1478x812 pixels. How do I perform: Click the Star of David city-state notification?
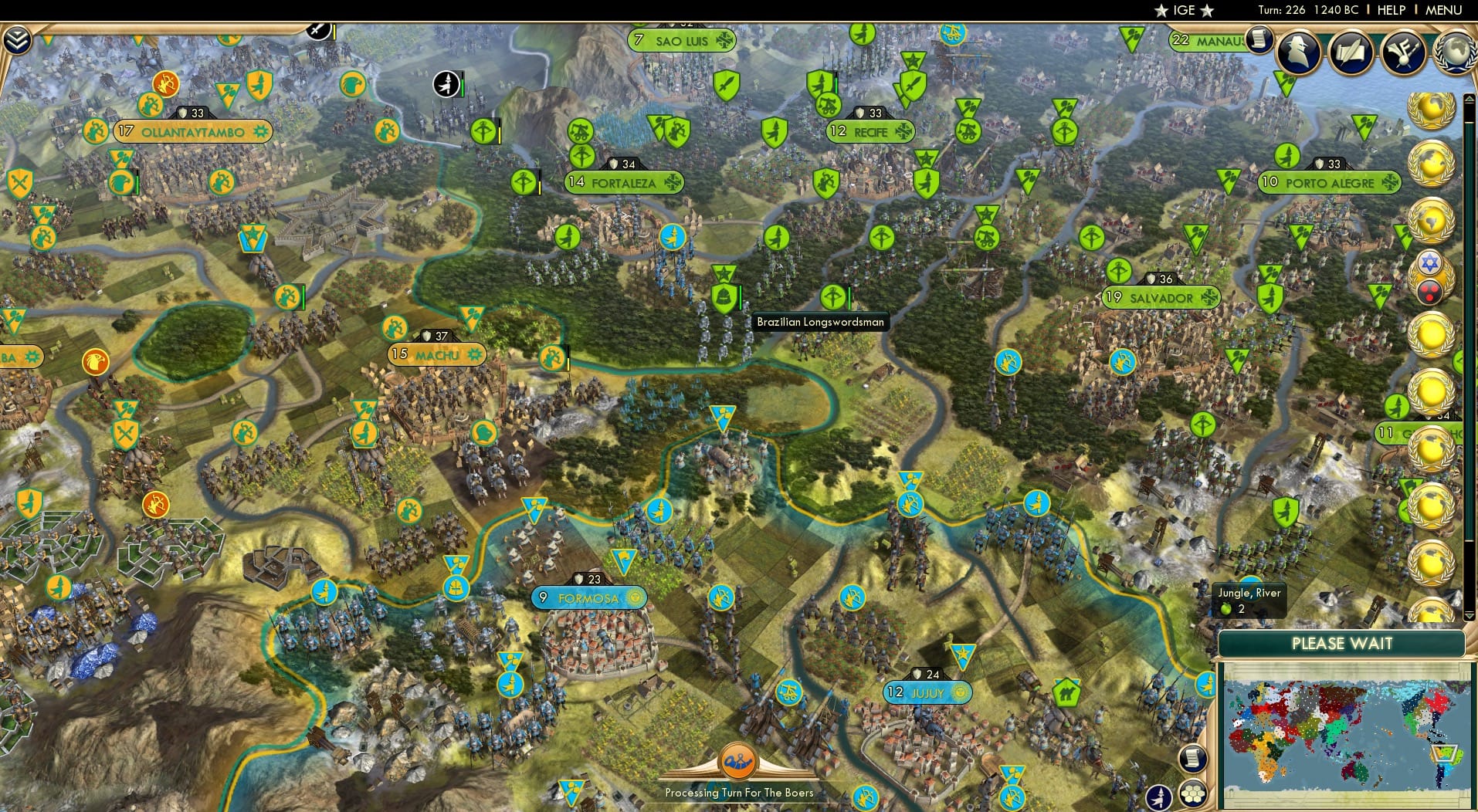click(x=1429, y=264)
